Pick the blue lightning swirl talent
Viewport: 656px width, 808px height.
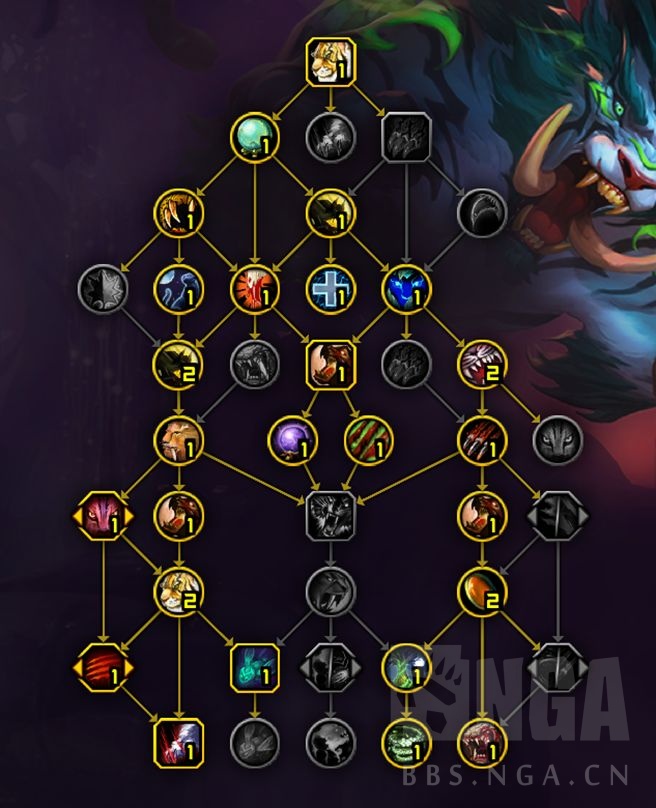pos(180,289)
